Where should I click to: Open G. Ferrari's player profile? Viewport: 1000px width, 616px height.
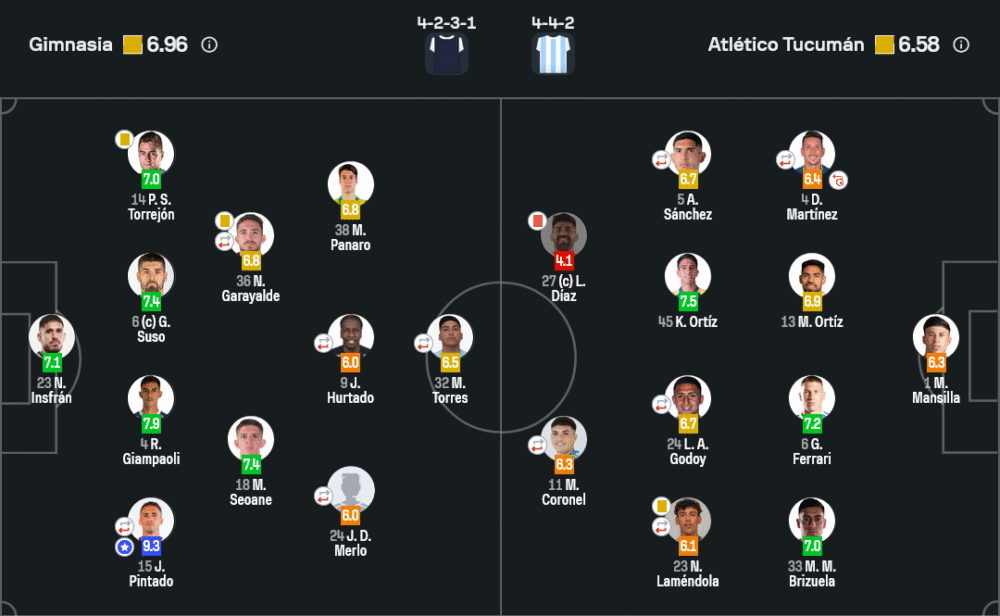click(812, 397)
